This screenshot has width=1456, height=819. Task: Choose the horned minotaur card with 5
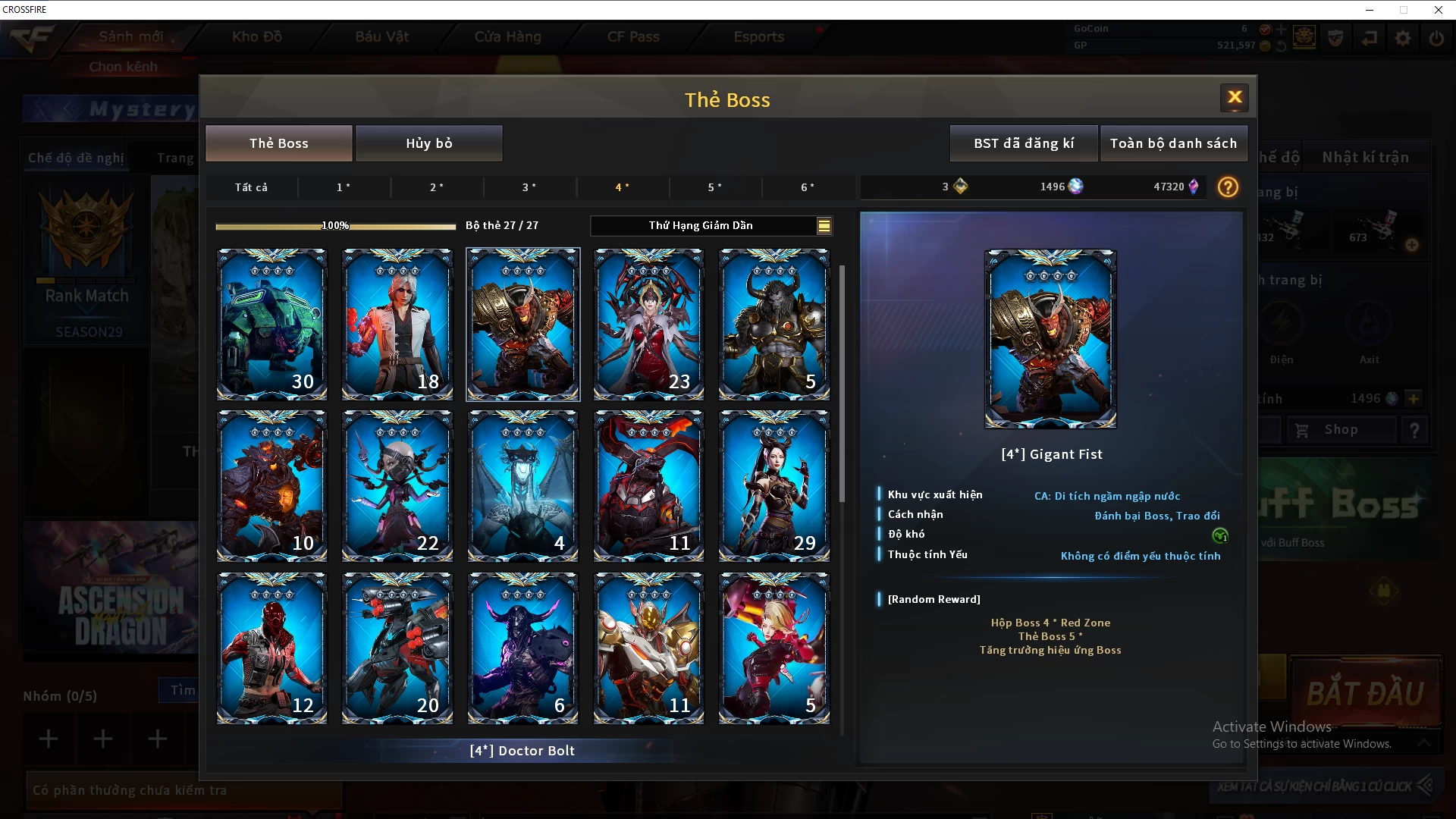(x=774, y=324)
